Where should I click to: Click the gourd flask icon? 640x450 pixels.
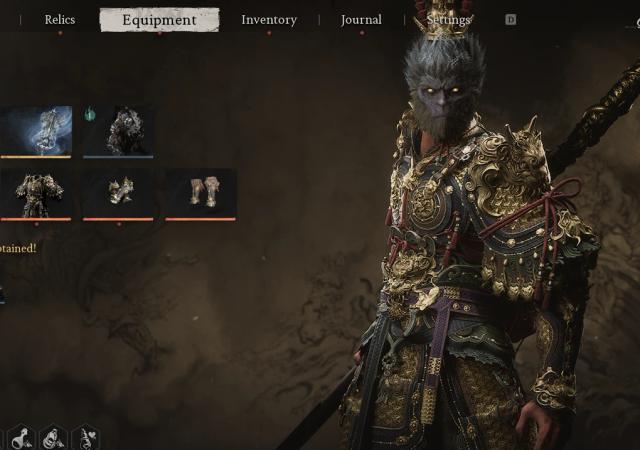point(20,438)
